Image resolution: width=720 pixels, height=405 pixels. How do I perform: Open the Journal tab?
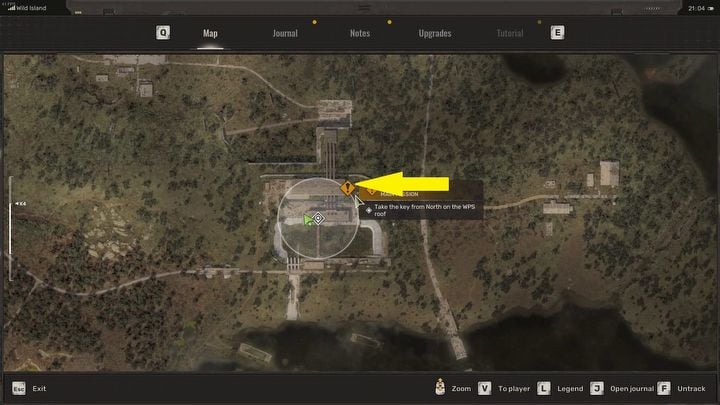[x=285, y=33]
